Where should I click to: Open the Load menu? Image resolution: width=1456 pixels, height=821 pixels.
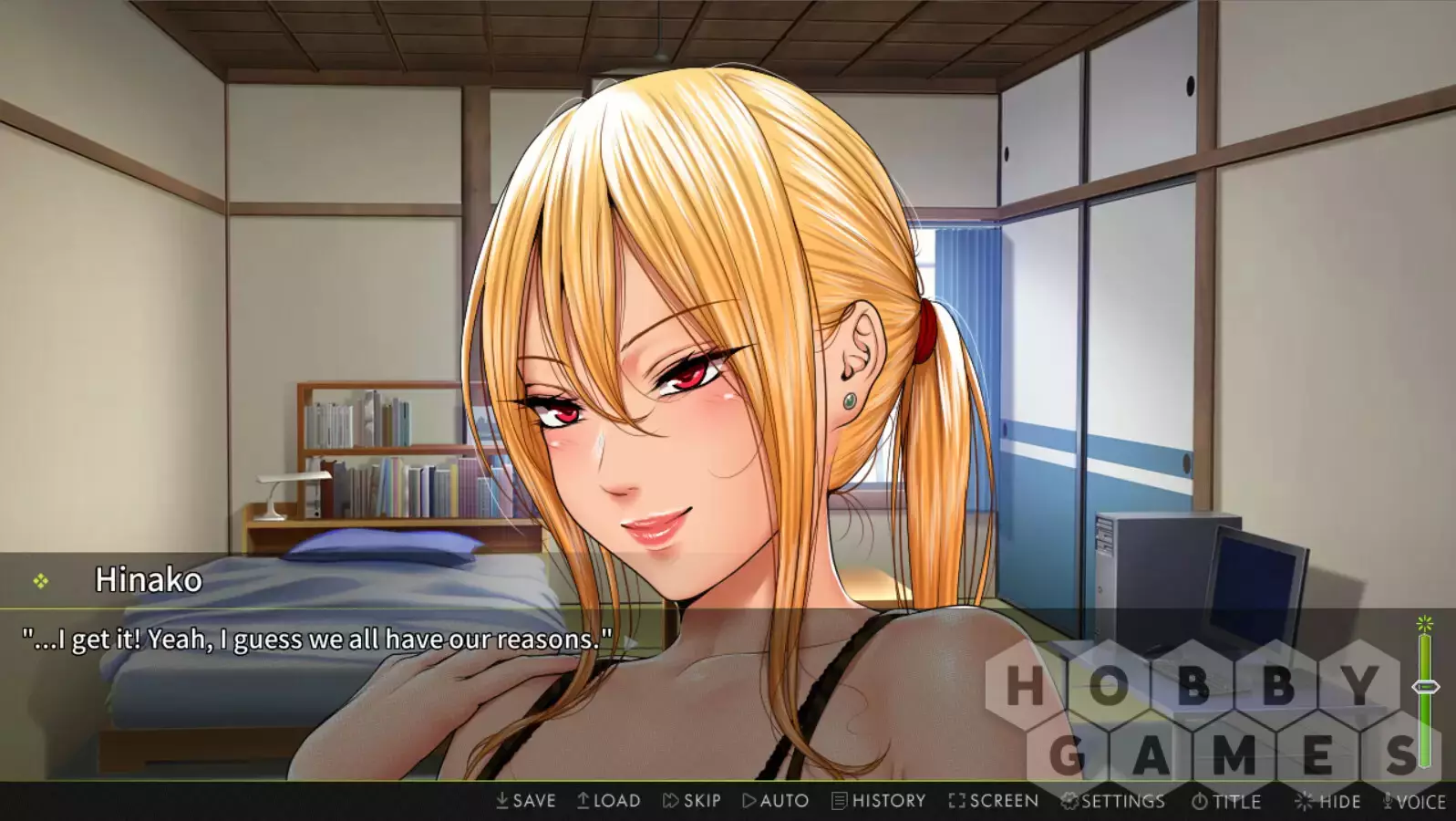(608, 801)
